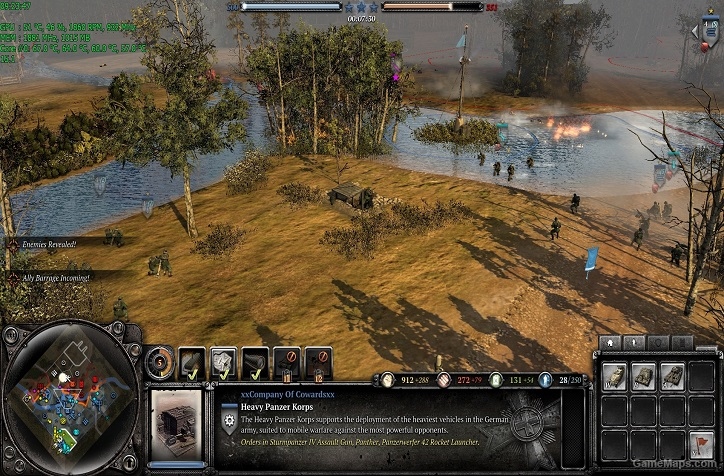Activate the first unlocked commander ability
The image size is (724, 476).
click(x=192, y=360)
